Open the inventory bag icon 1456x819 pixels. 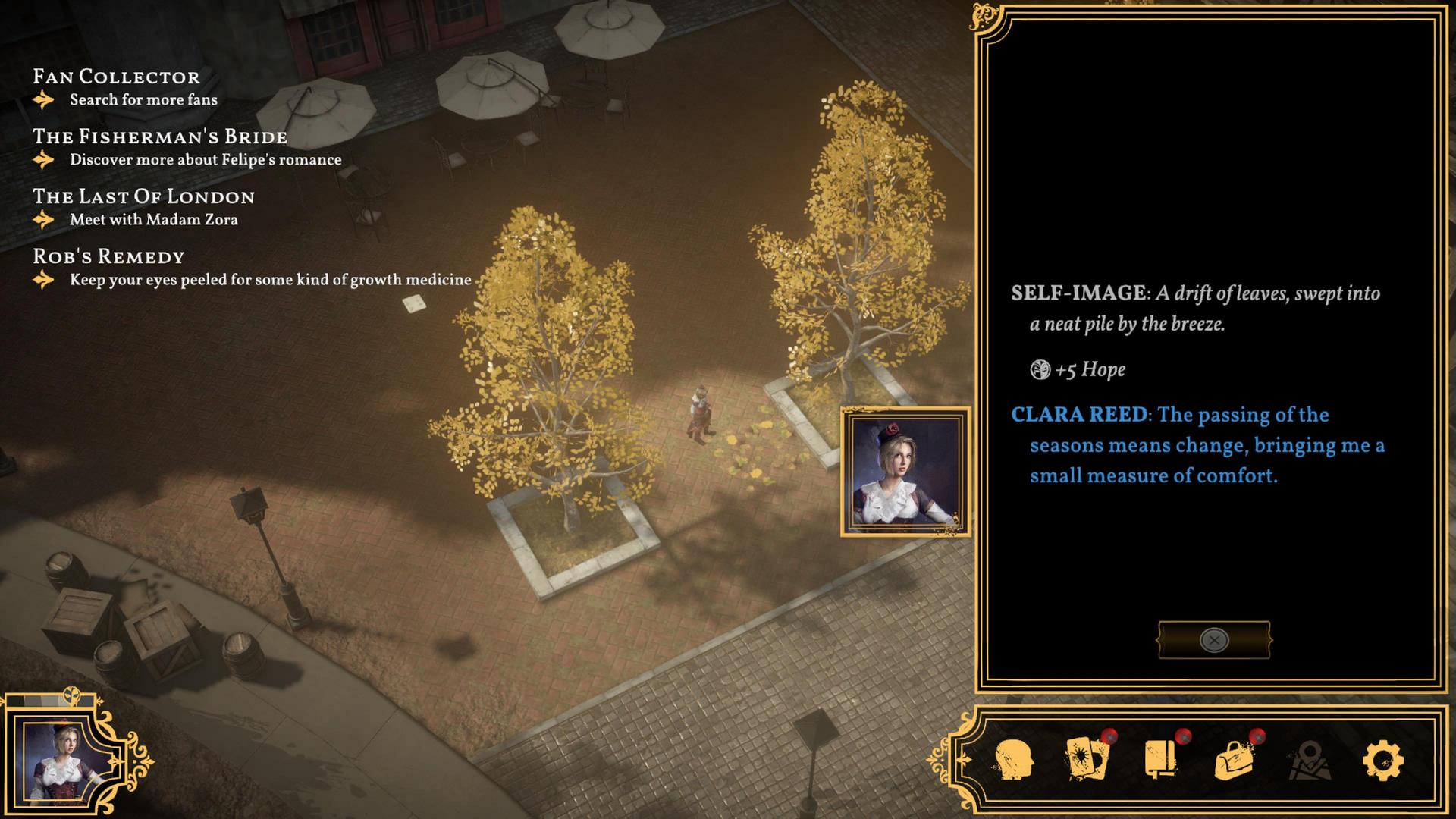1234,760
